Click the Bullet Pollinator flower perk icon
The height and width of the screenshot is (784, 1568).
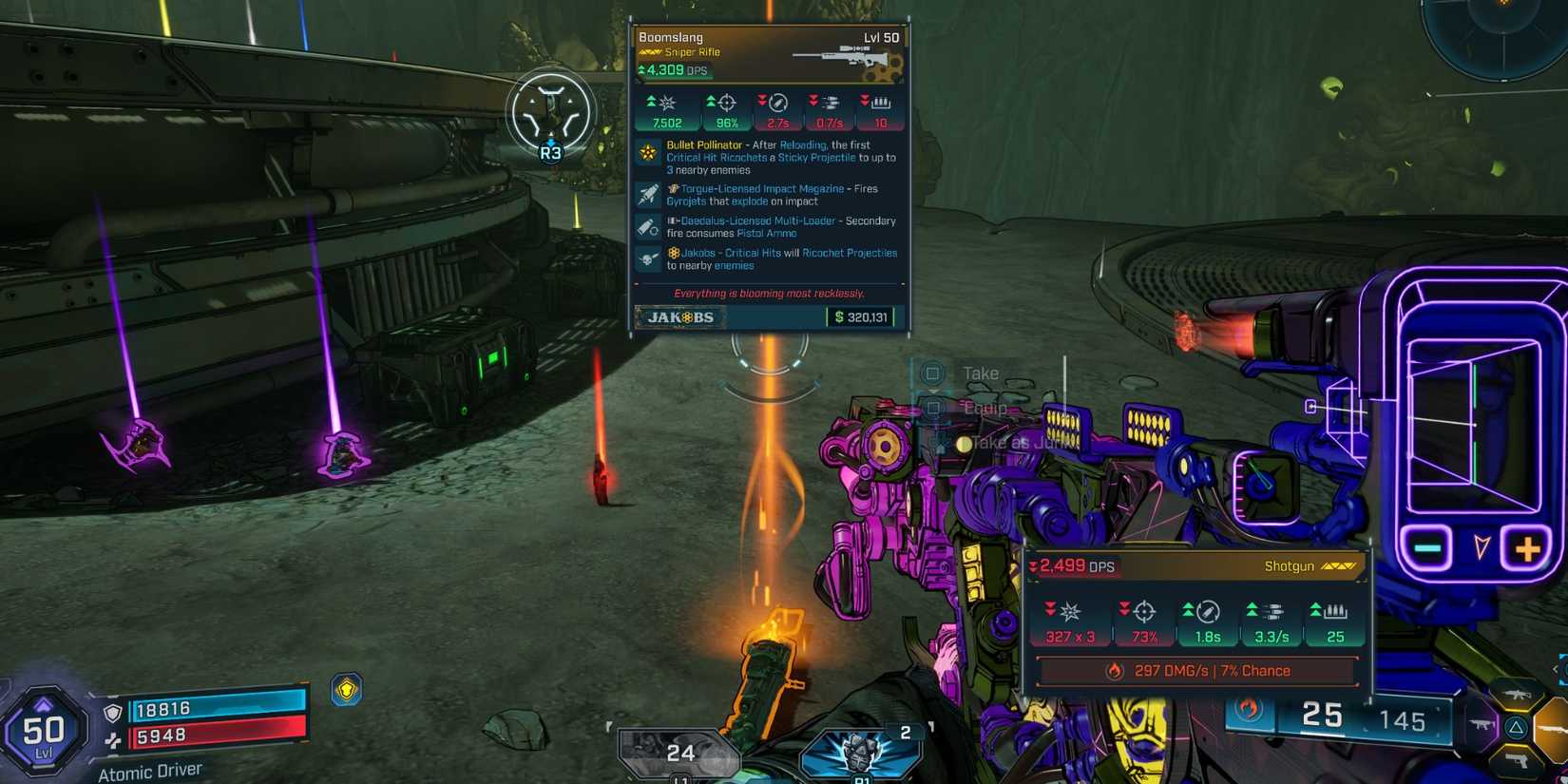click(x=649, y=151)
